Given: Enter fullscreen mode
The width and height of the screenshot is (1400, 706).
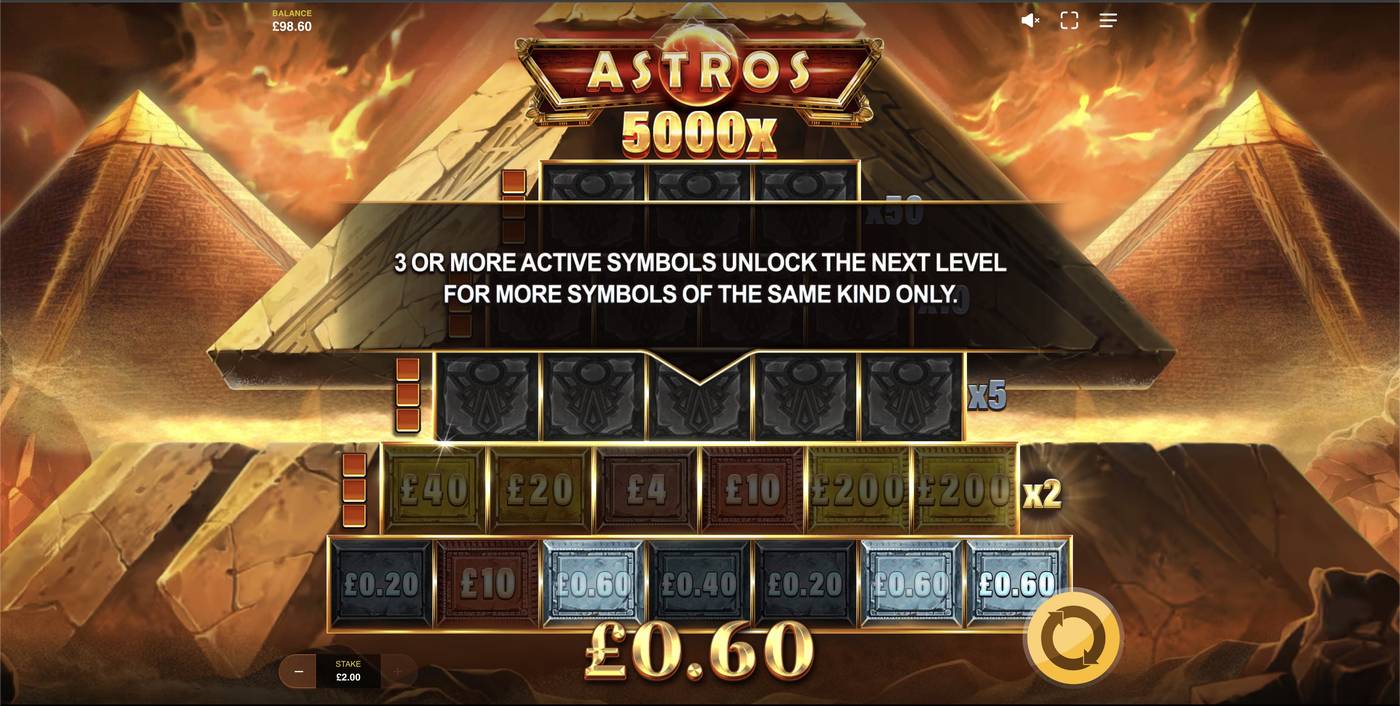Looking at the screenshot, I should coord(1069,20).
